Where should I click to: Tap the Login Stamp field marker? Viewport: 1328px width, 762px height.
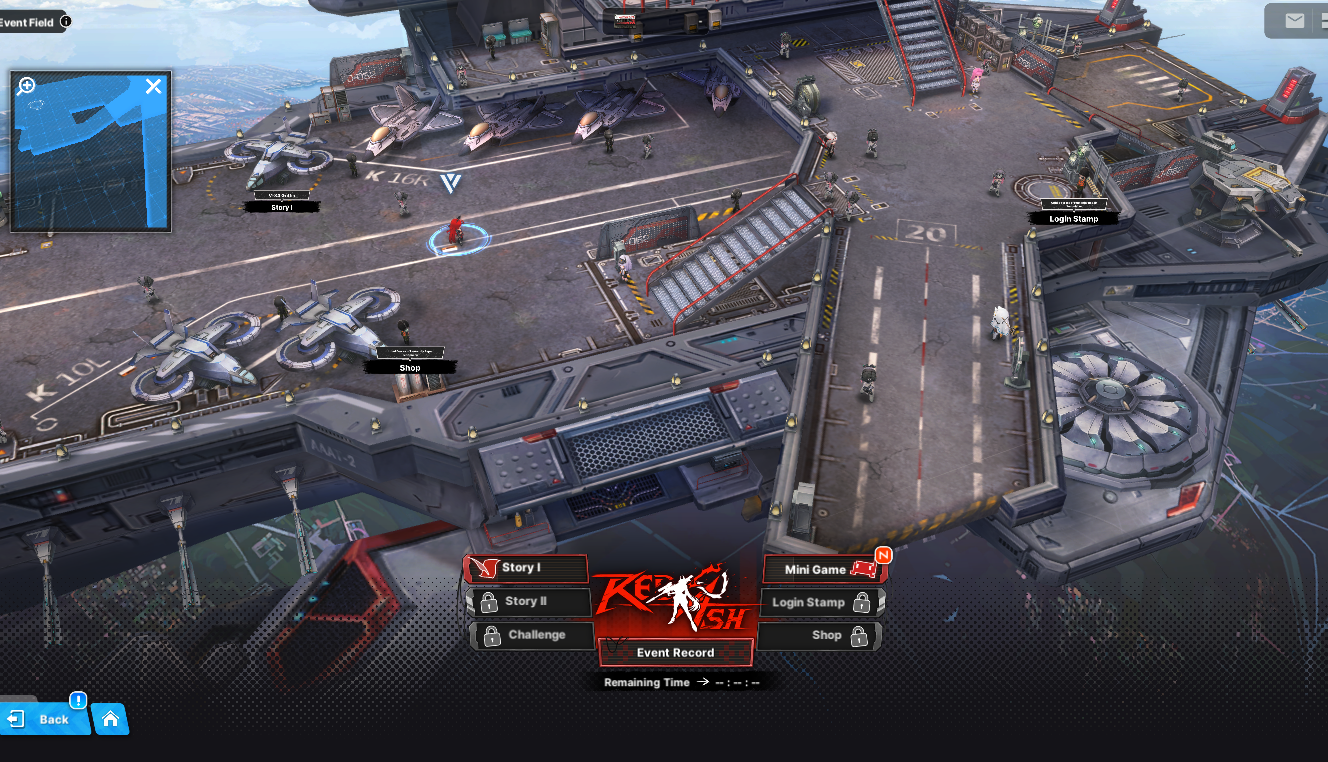[x=1073, y=218]
